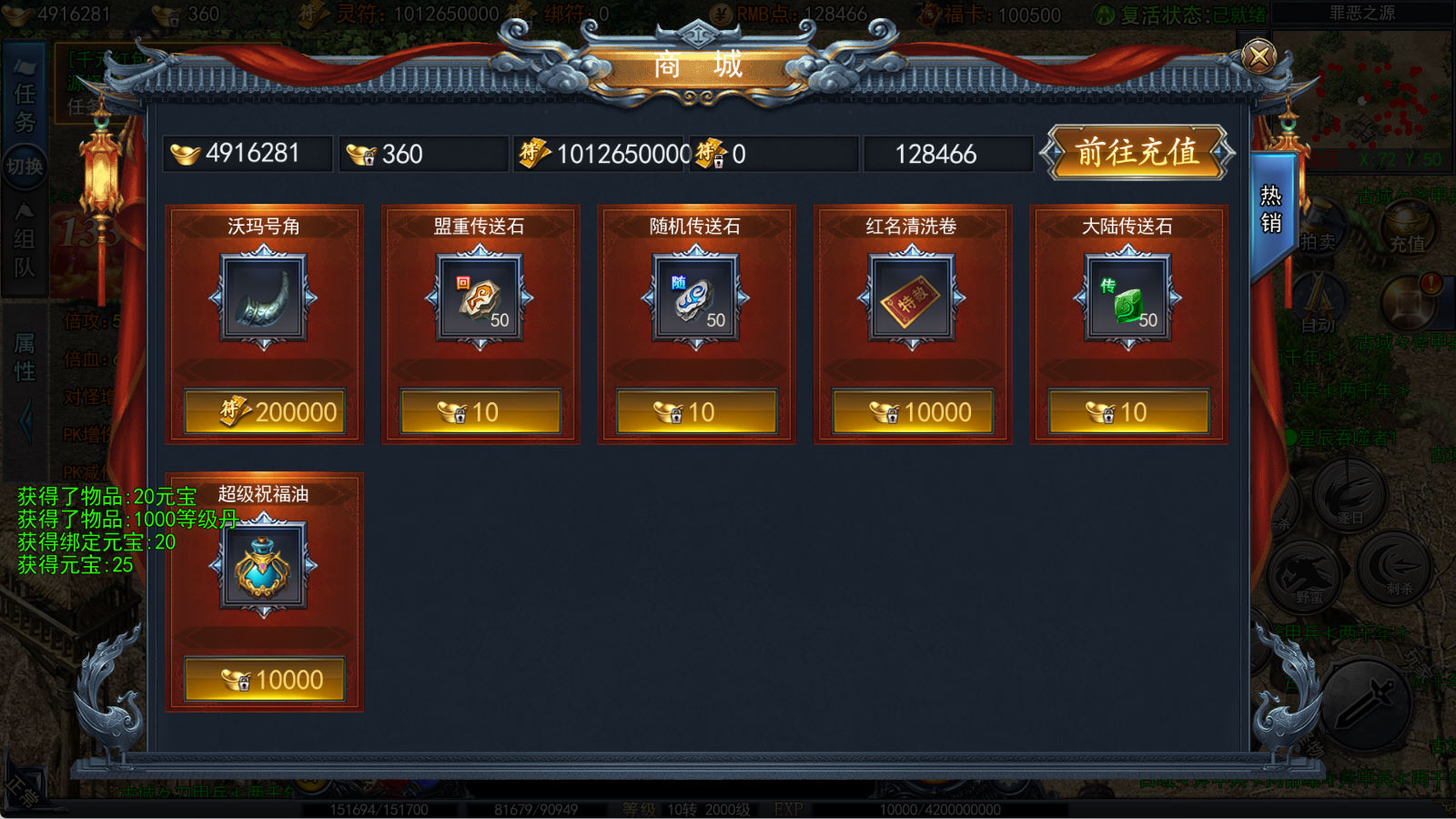1456x819 pixels.
Task: Select the 沃玛号角 horn item icon
Action: point(264,298)
